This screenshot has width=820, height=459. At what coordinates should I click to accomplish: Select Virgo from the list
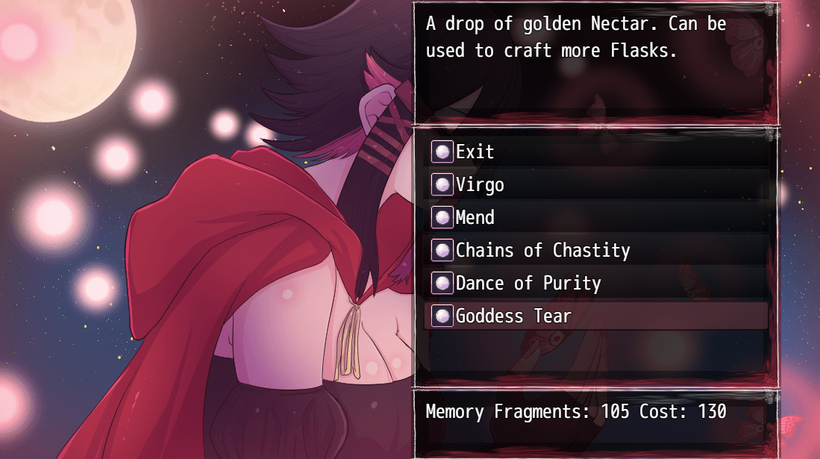[x=480, y=185]
